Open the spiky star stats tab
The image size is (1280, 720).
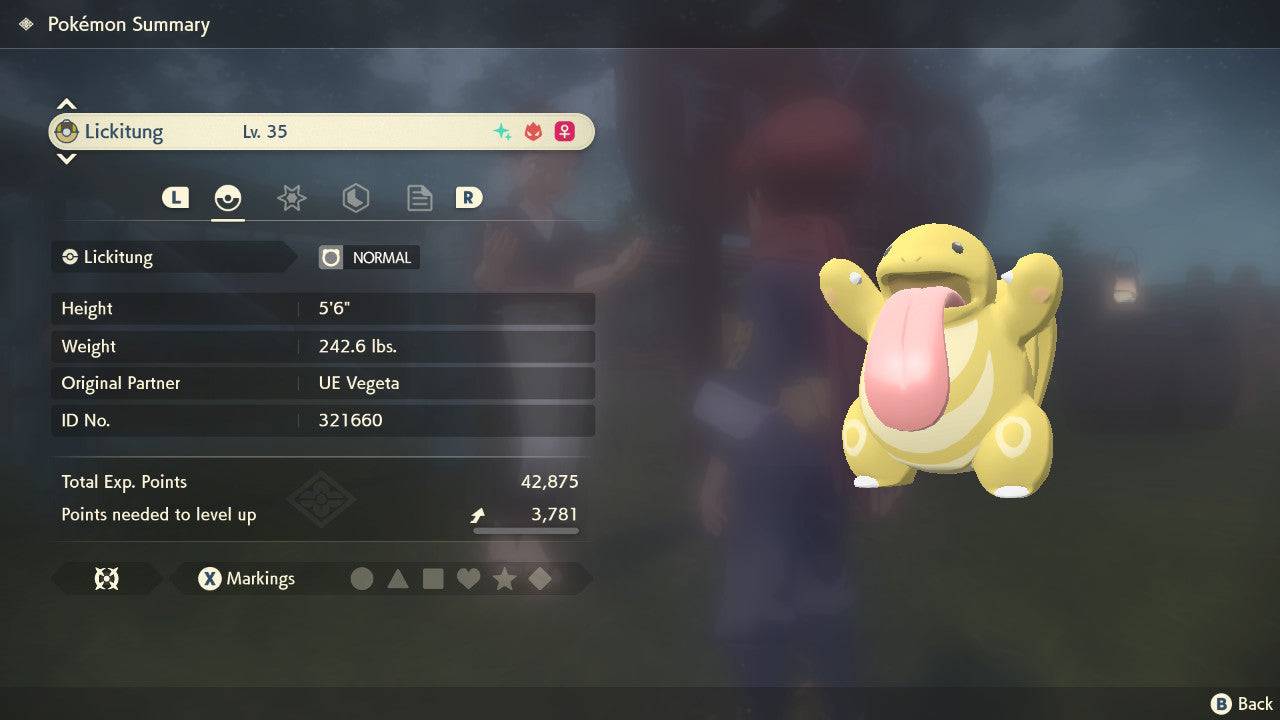(291, 198)
